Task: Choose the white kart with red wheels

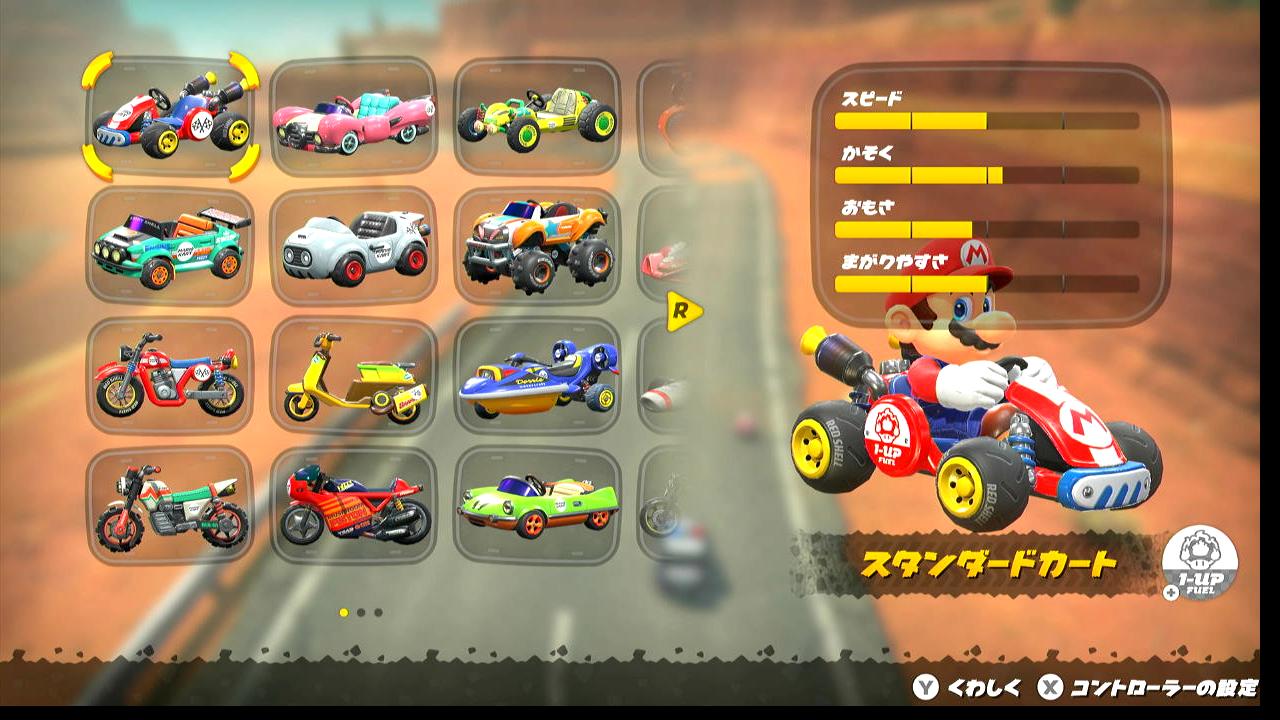Action: click(x=353, y=246)
